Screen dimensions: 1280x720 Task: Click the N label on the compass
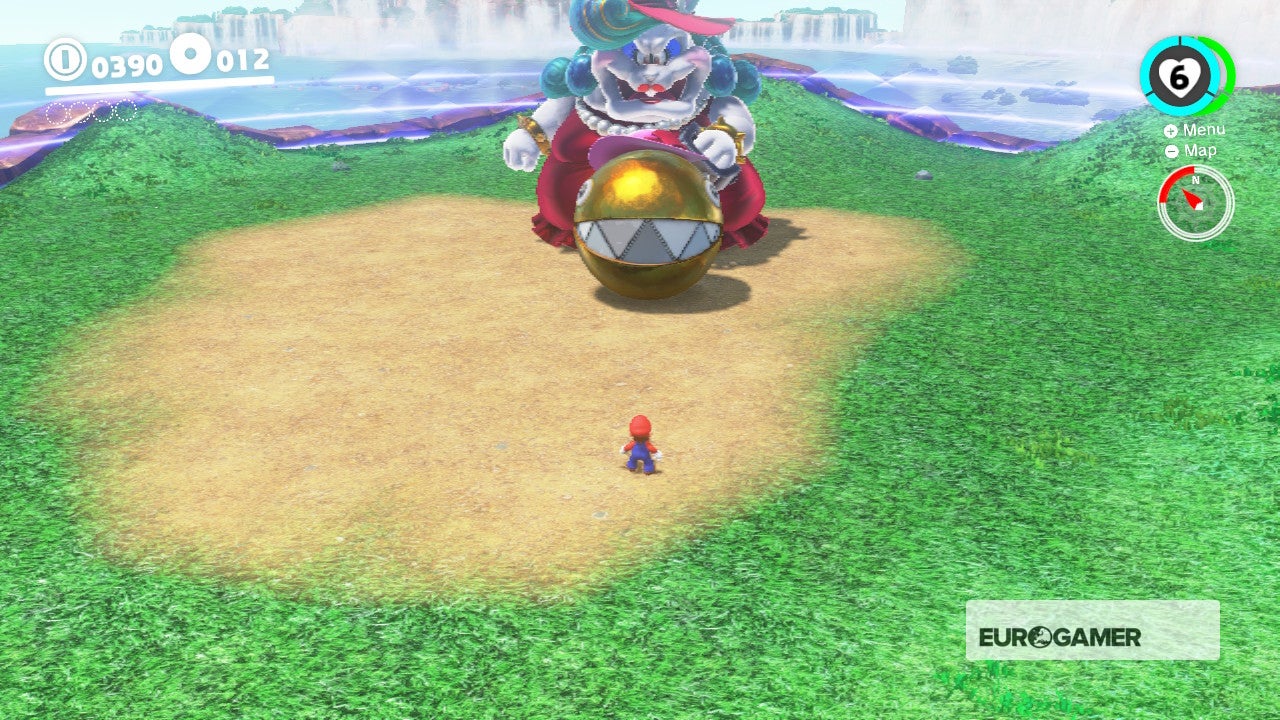coord(1195,180)
